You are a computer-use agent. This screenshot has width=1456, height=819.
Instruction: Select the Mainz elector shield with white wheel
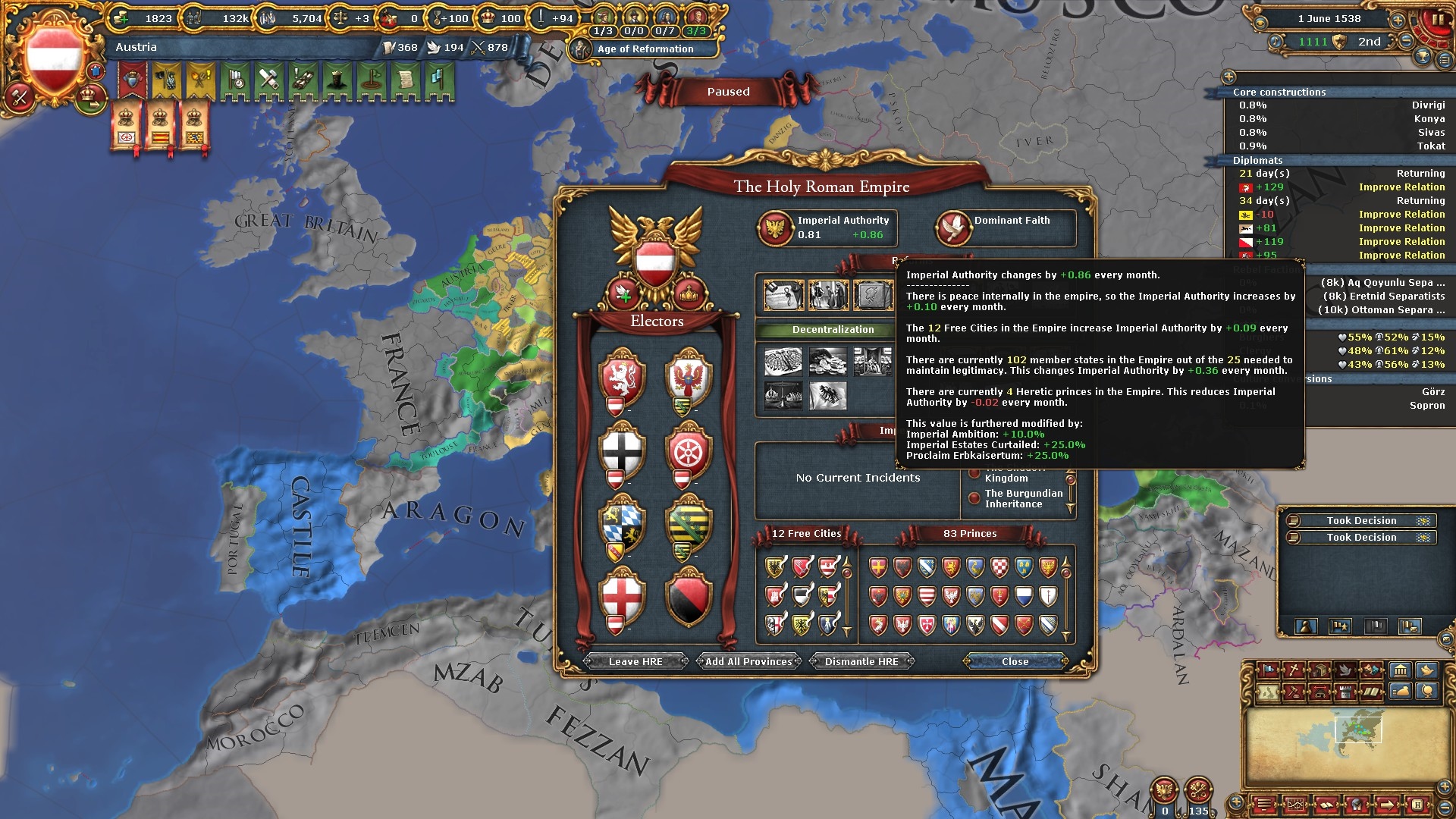(x=689, y=451)
